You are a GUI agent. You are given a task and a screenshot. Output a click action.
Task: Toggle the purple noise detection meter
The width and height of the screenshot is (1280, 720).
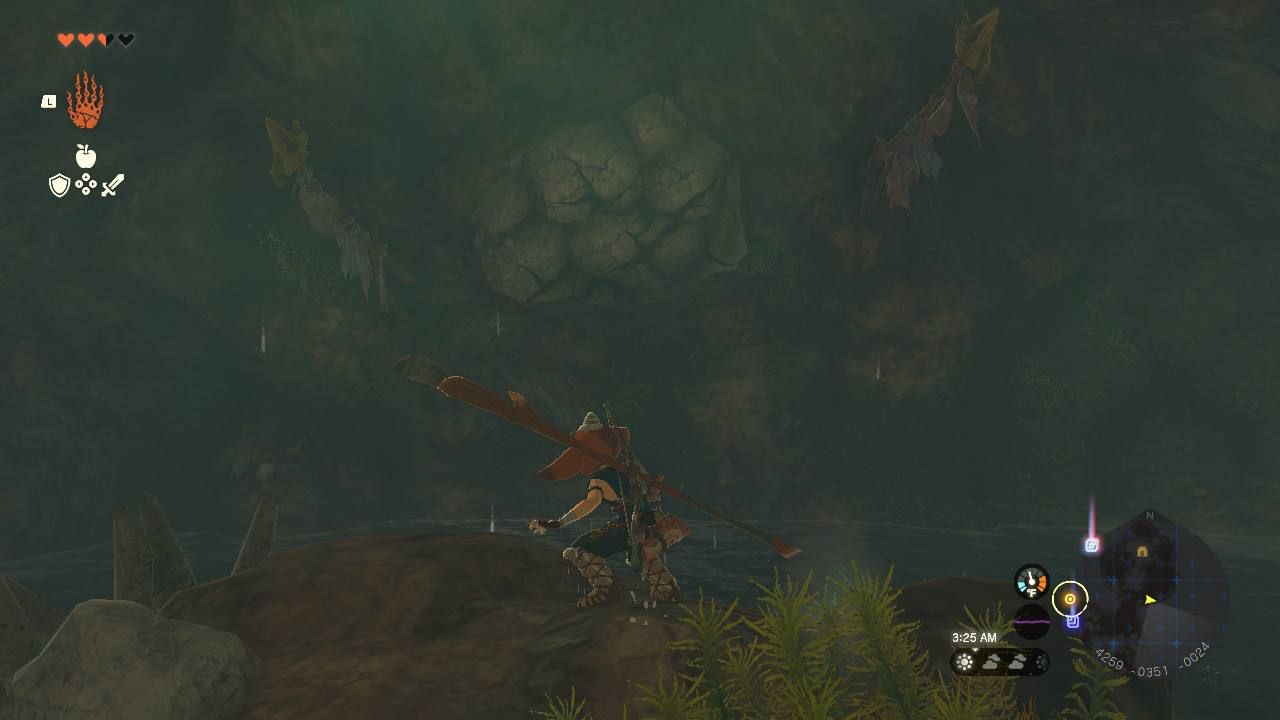point(1032,622)
